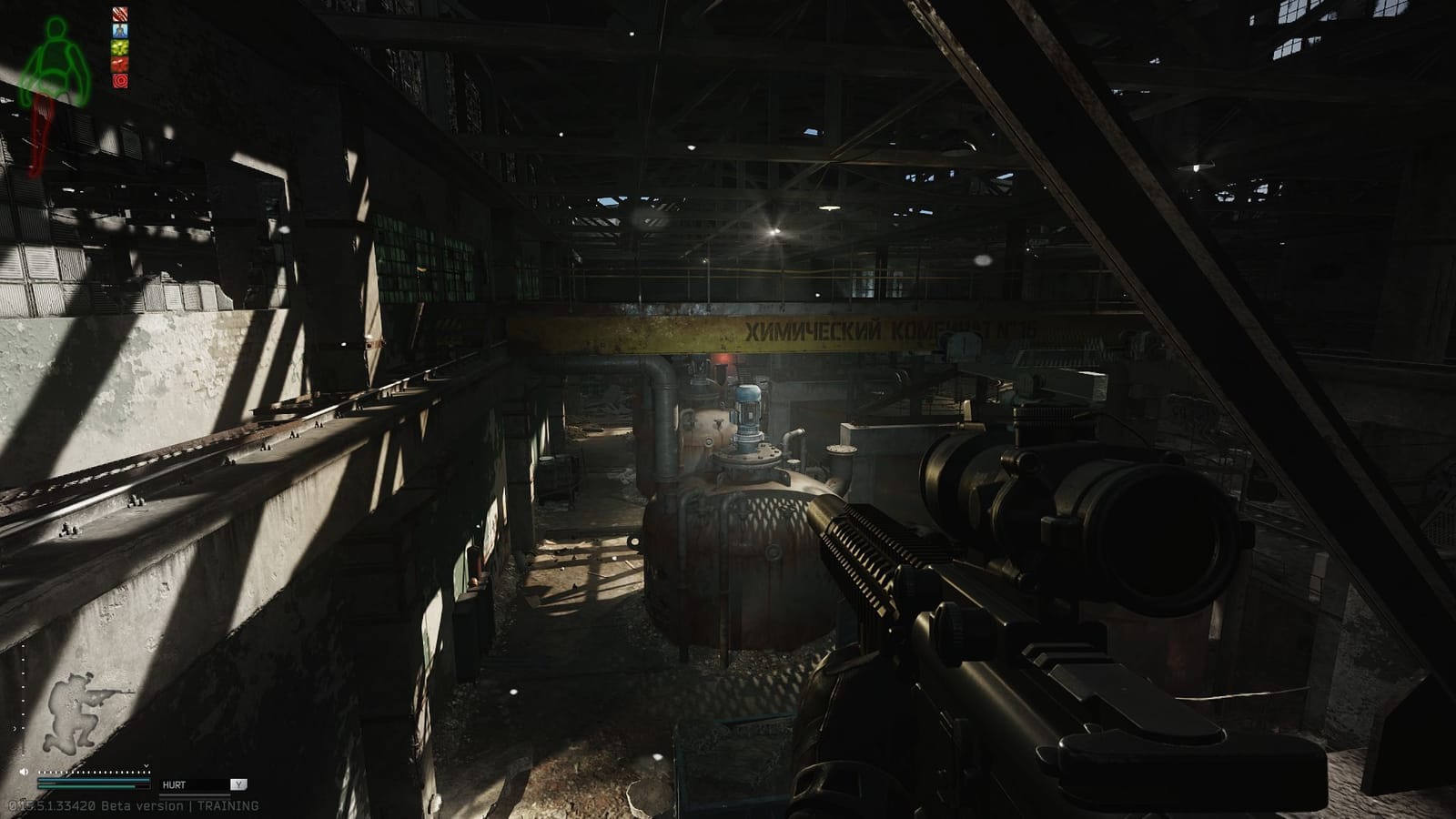The image size is (1456, 819).
Task: Select the blue lungs status effect icon
Action: click(119, 30)
